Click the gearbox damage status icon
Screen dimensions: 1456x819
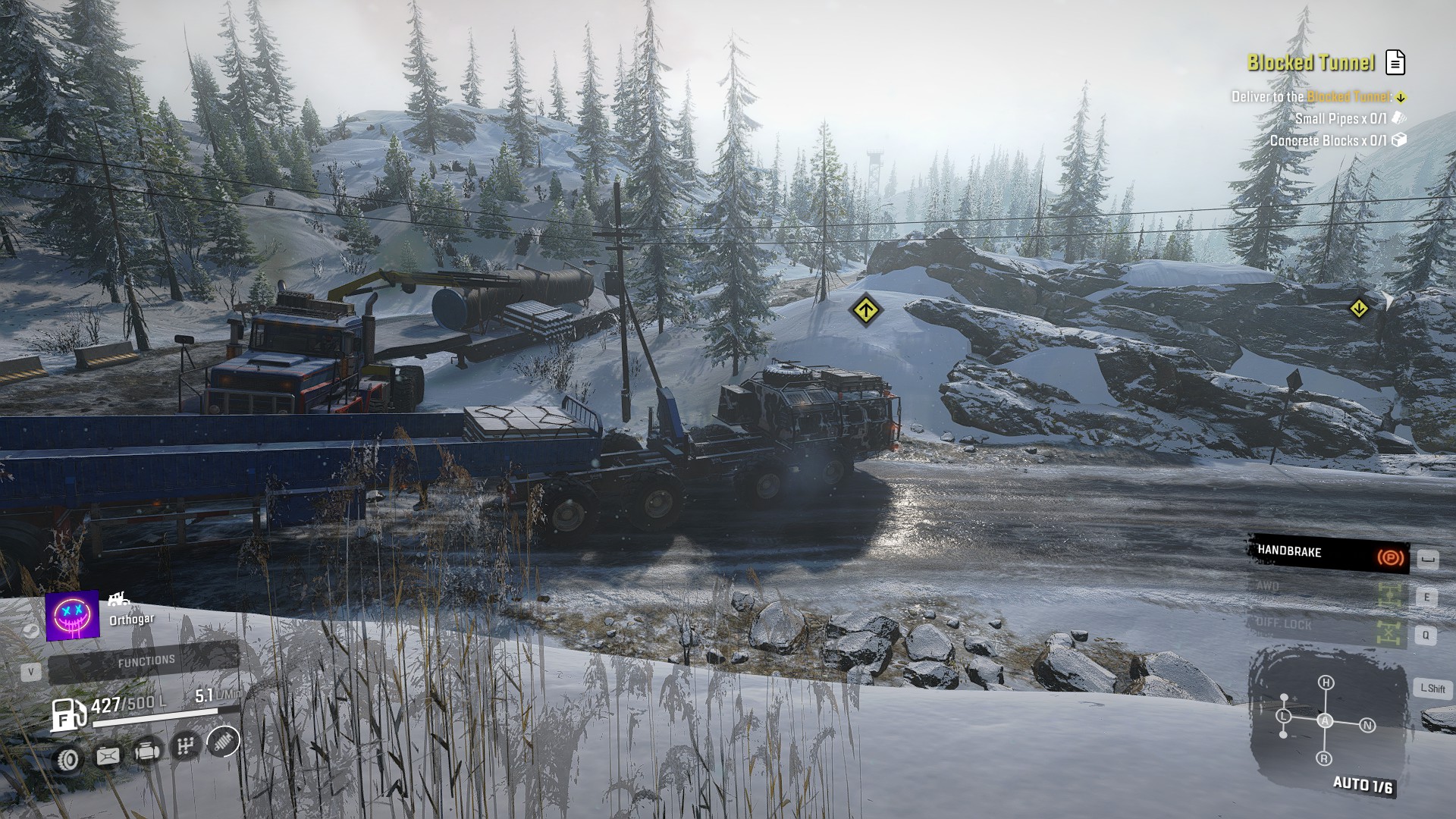185,746
